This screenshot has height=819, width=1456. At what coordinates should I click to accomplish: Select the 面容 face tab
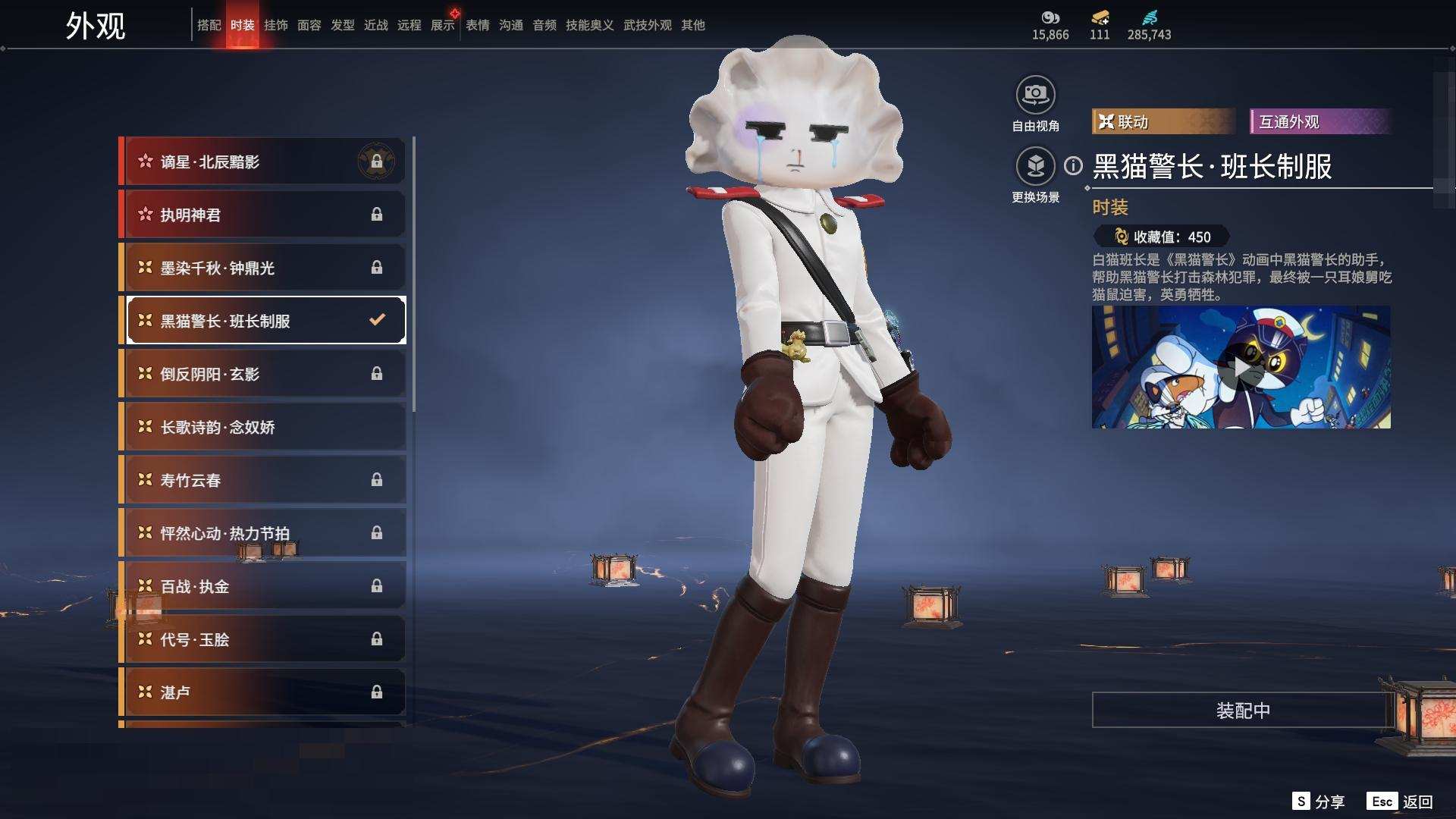[309, 25]
